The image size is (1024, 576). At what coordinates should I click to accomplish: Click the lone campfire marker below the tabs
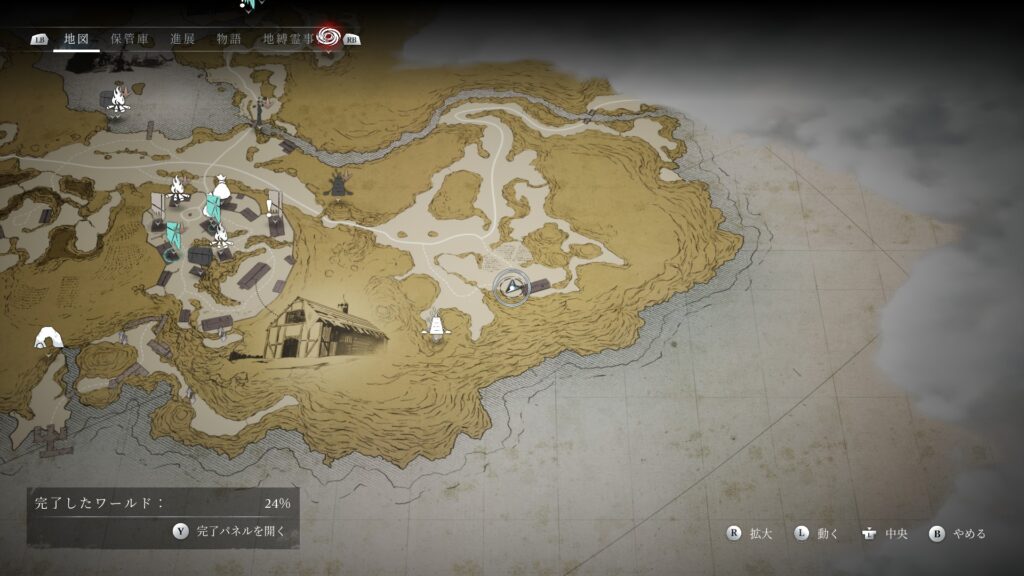(117, 98)
